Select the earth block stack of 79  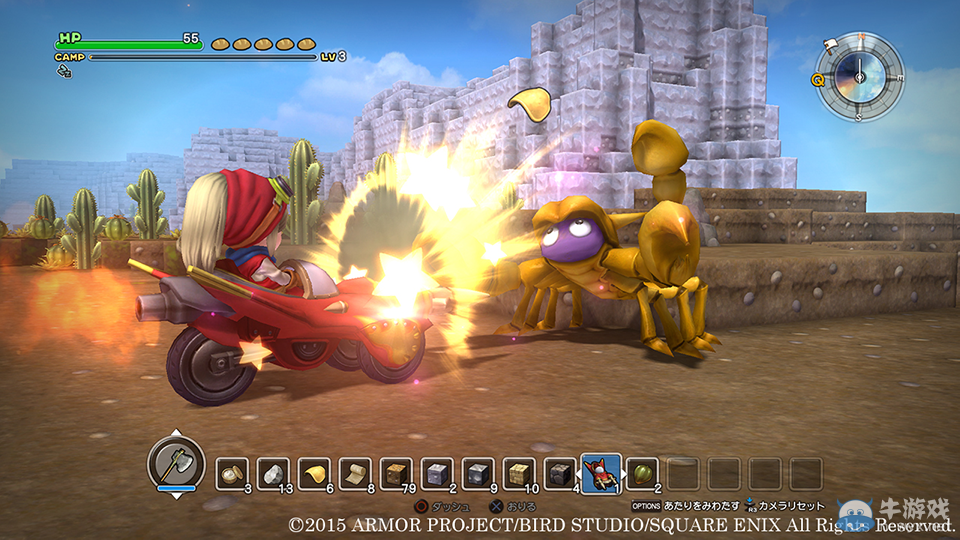pyautogui.click(x=396, y=473)
